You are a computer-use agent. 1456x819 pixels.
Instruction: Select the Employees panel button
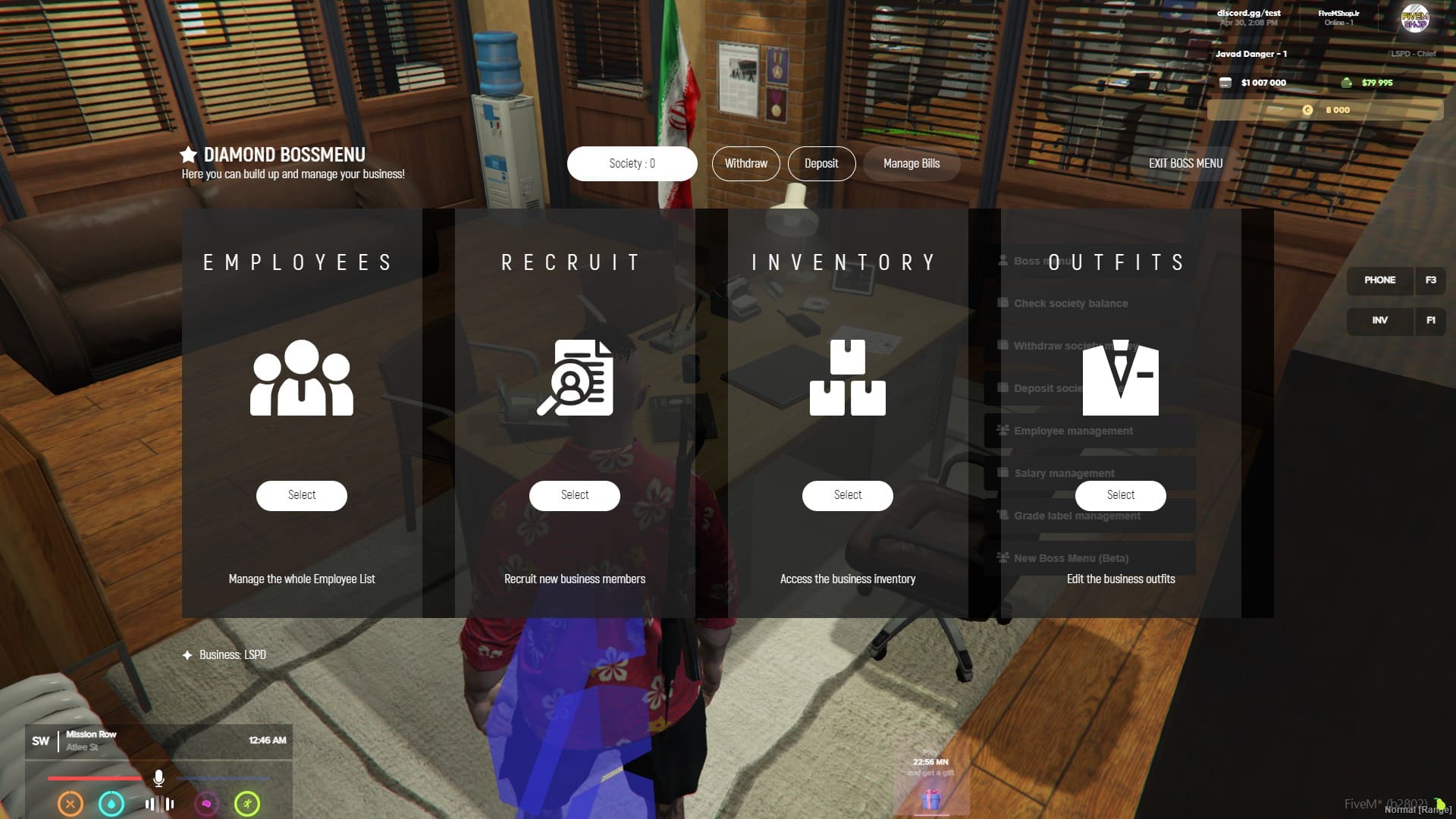(x=302, y=495)
